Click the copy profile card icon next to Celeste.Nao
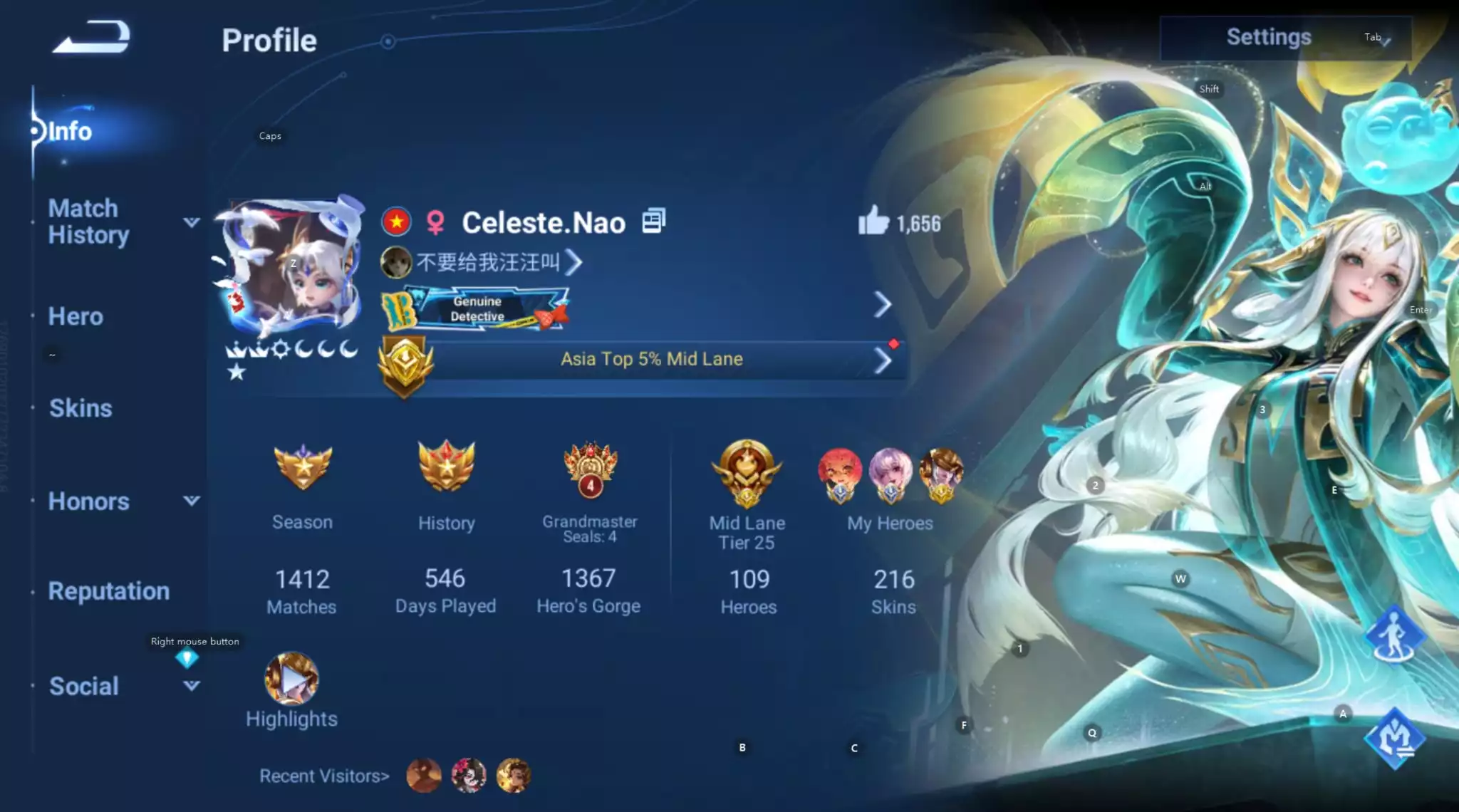The width and height of the screenshot is (1459, 812). pyautogui.click(x=653, y=221)
